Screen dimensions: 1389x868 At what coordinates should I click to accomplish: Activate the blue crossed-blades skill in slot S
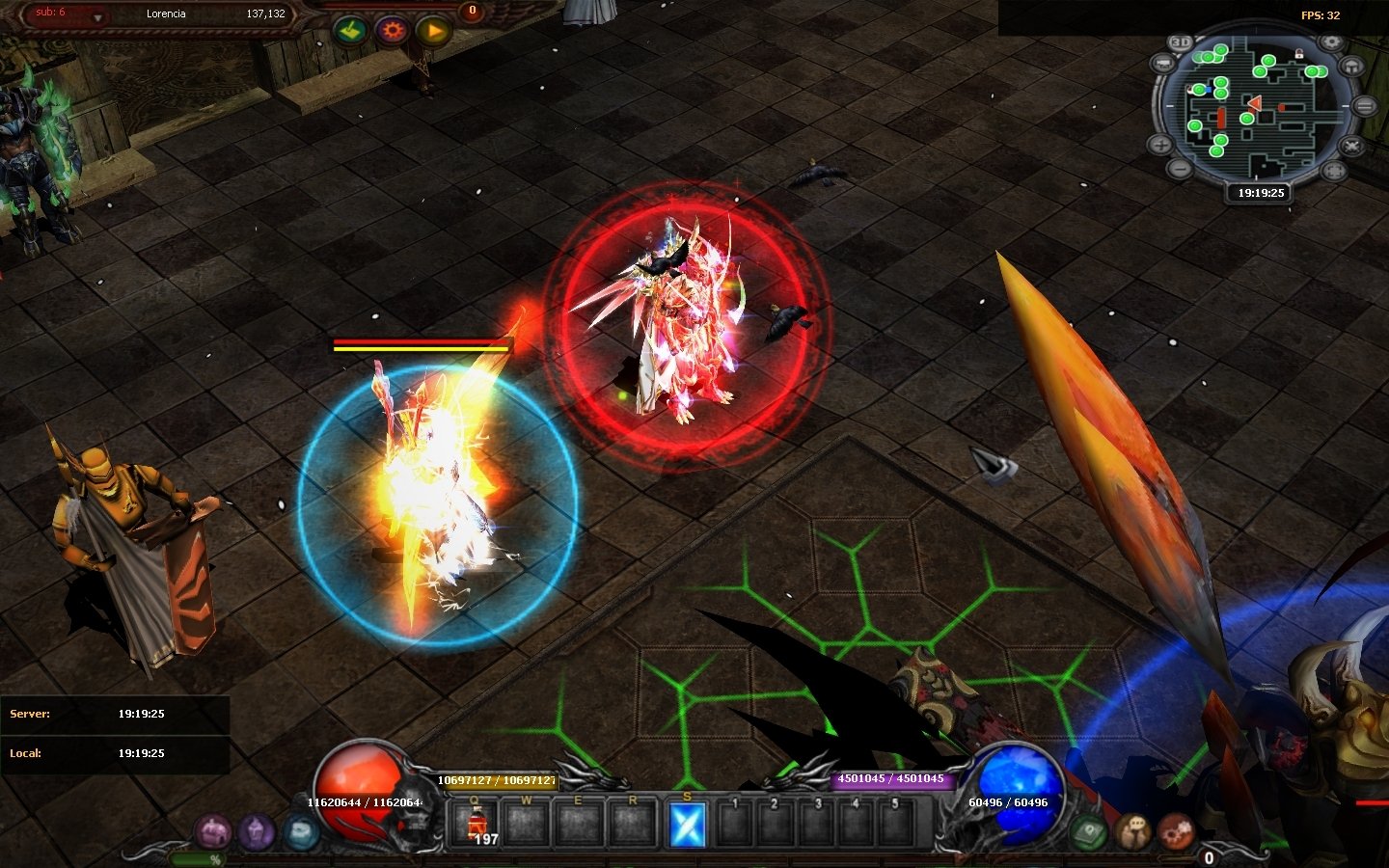(687, 826)
